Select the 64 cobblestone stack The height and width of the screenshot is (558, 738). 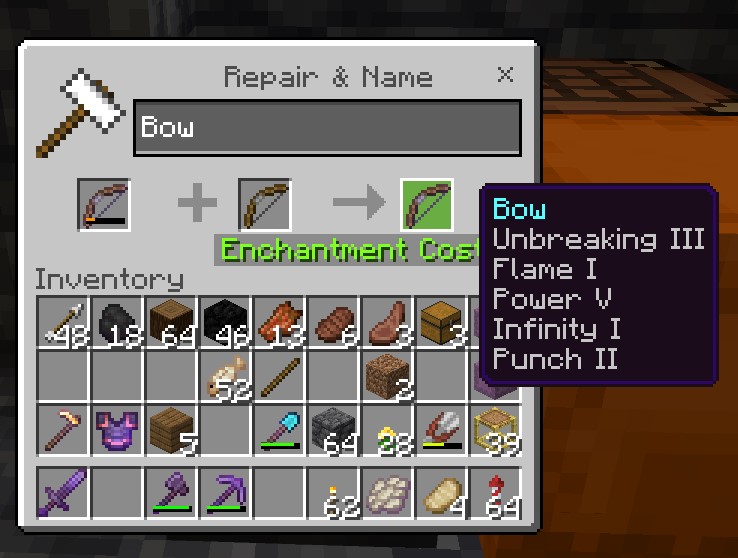tap(333, 431)
